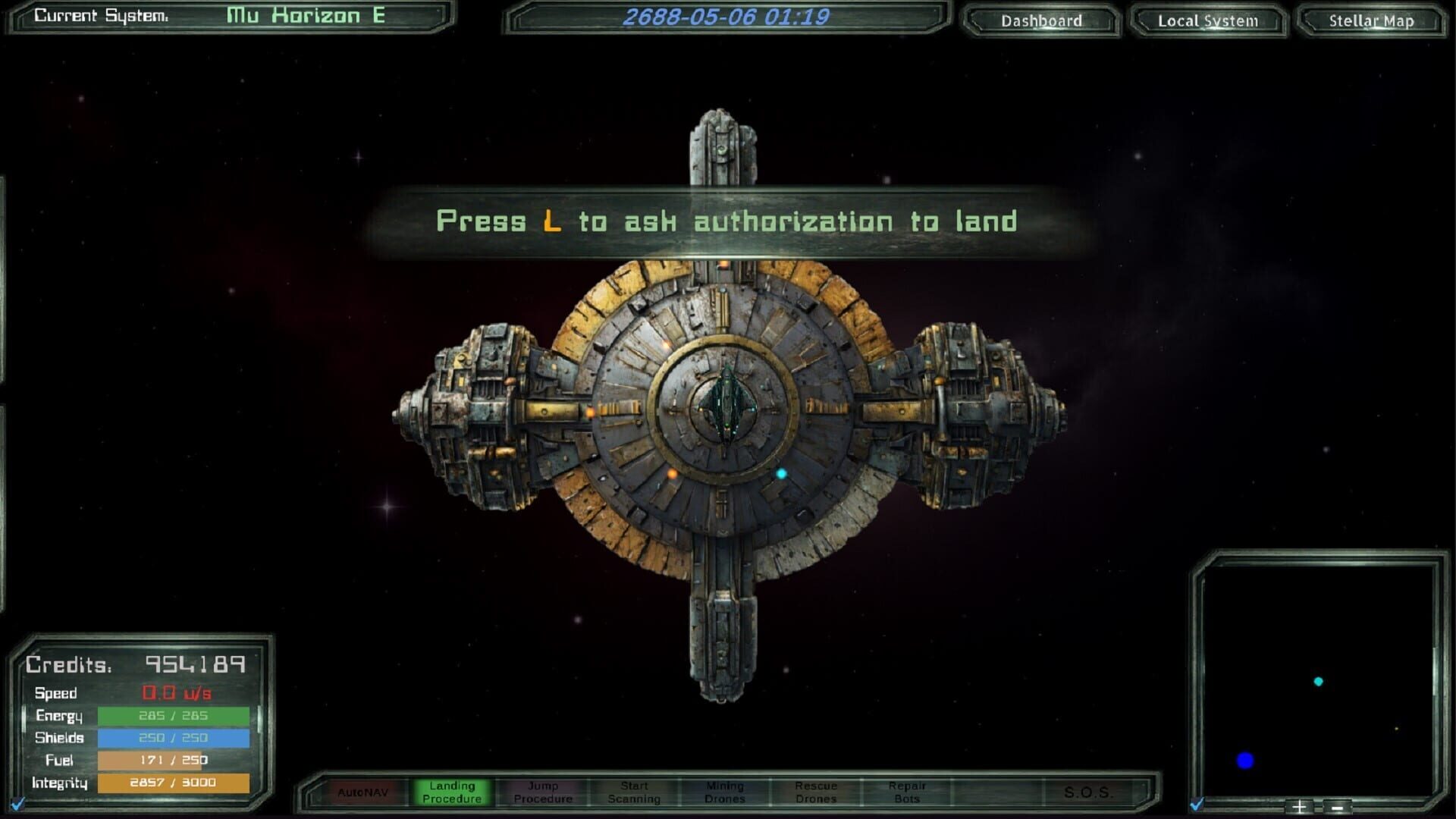Activate the Repair Bots

click(x=908, y=791)
